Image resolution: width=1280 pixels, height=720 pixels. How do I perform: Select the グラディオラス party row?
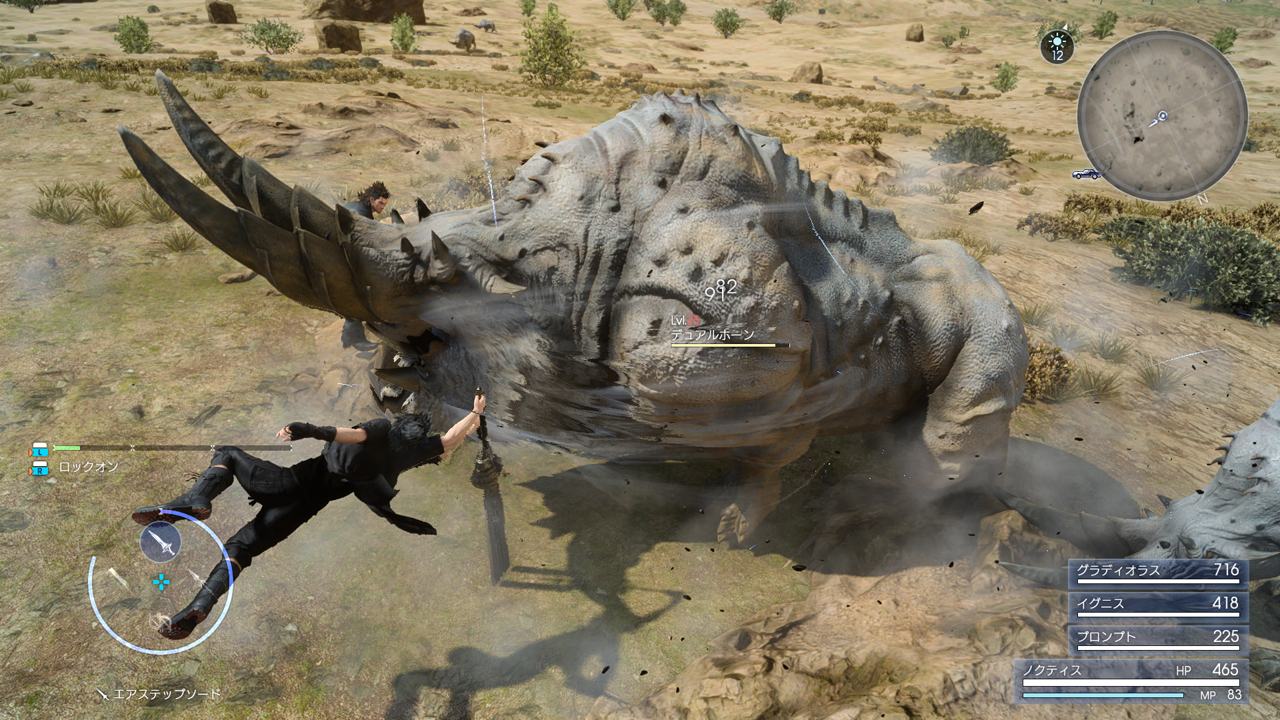pos(1157,572)
